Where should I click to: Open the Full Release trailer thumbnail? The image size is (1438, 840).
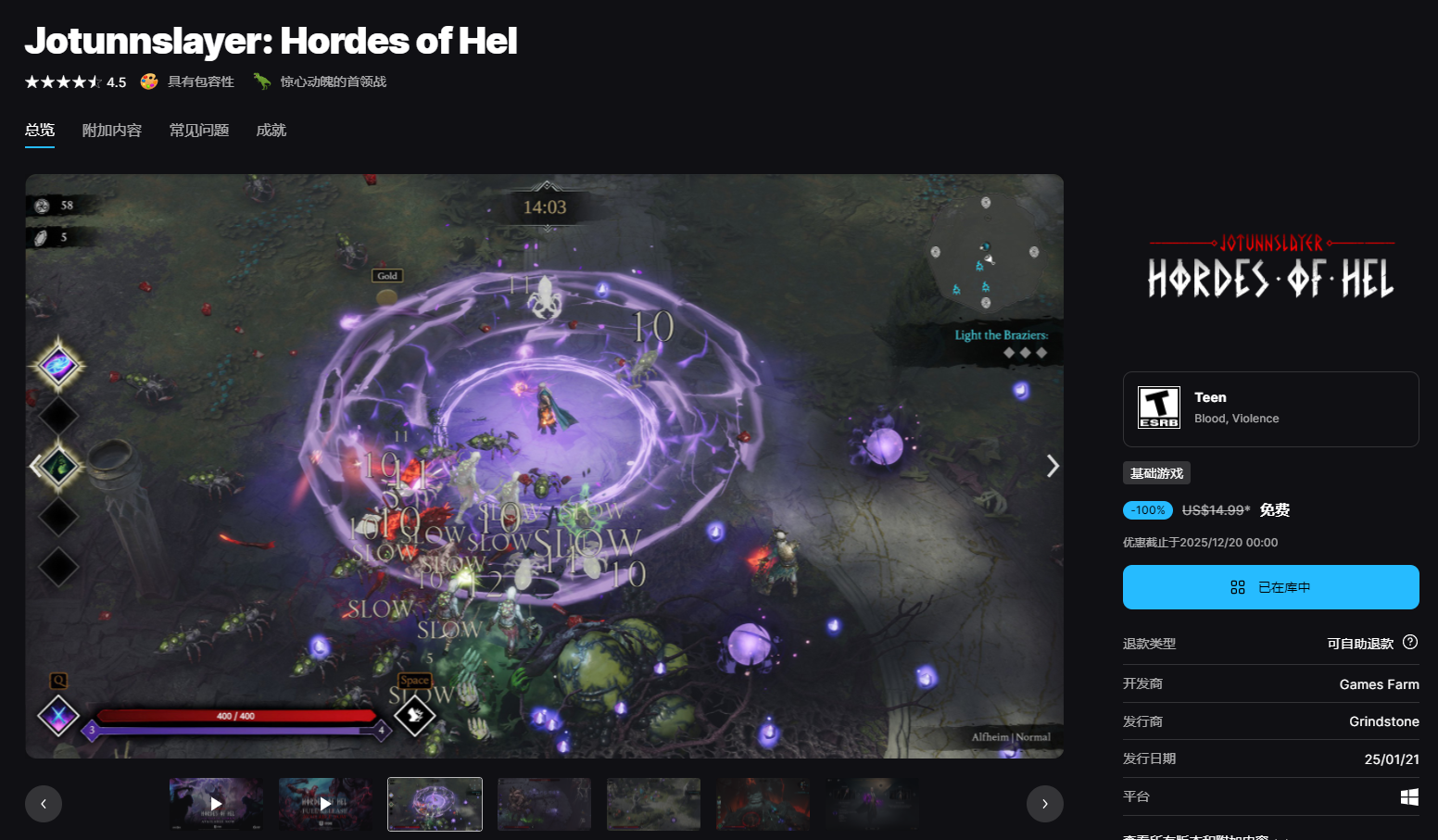(x=325, y=804)
